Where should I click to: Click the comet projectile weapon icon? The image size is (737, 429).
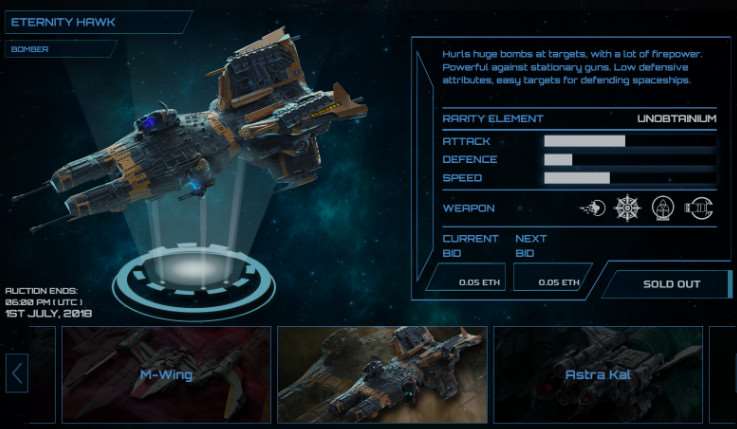pyautogui.click(x=592, y=208)
